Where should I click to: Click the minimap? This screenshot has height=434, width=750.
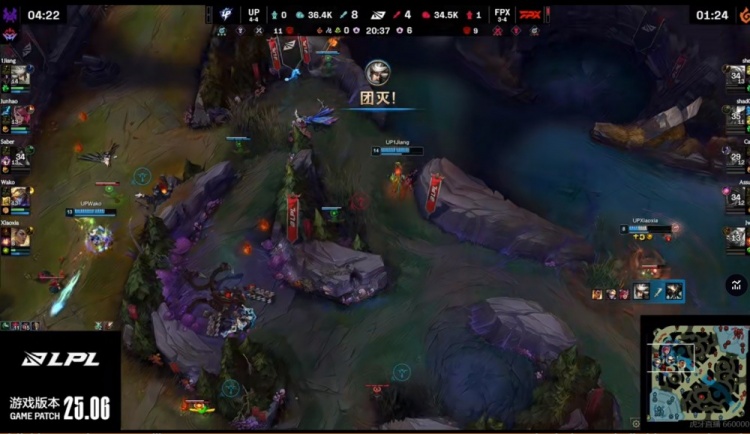coord(693,369)
